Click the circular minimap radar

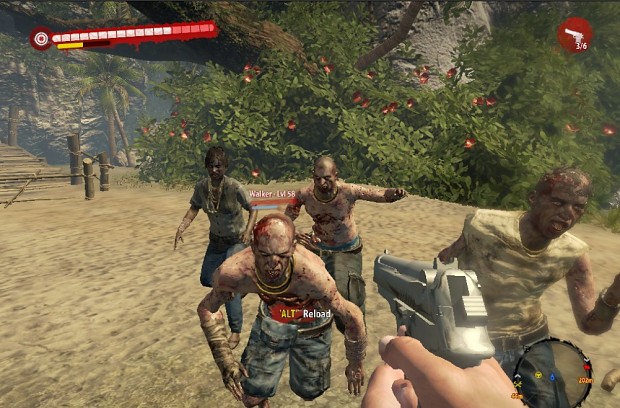point(552,372)
